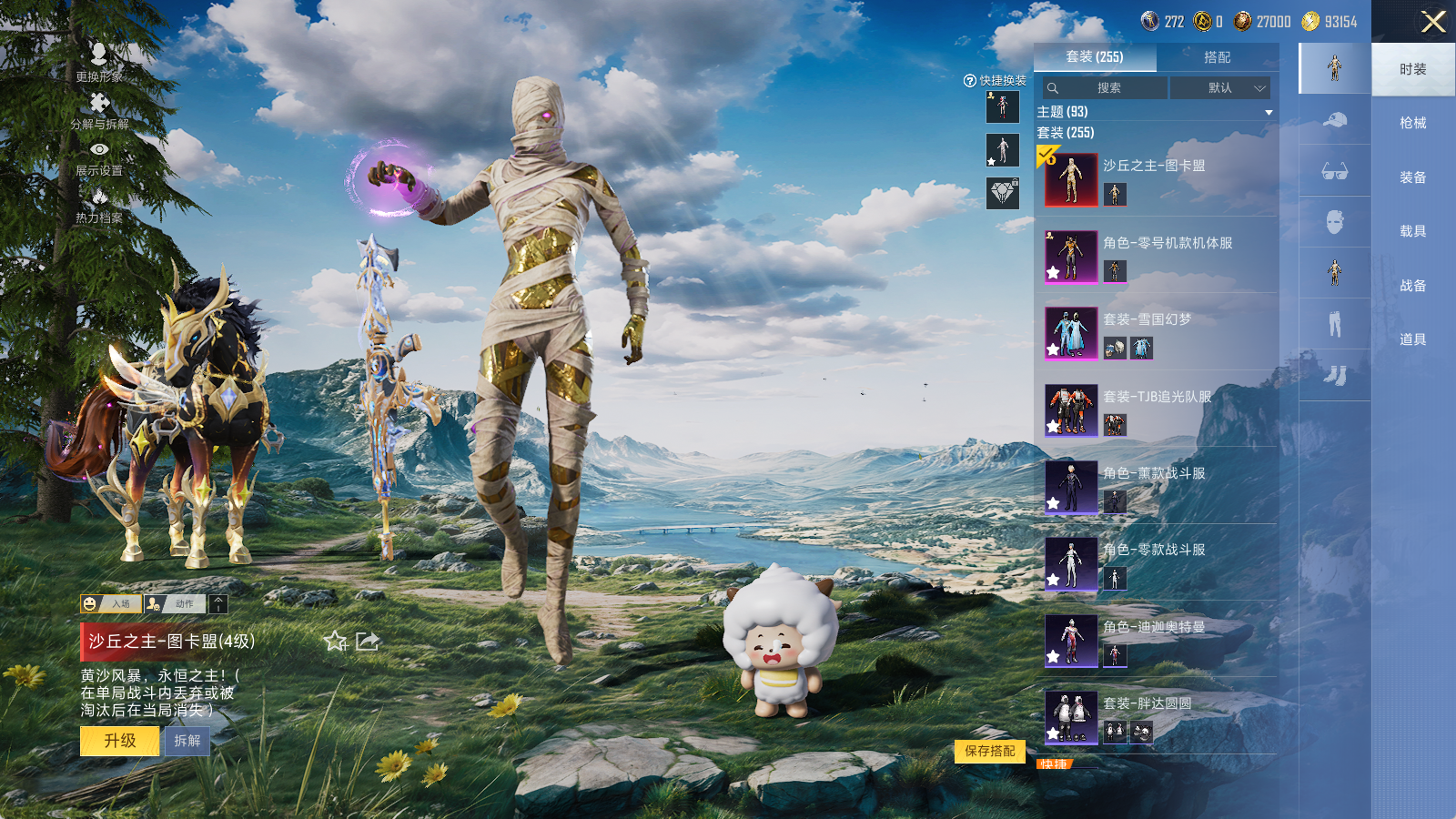This screenshot has height=819, width=1456.
Task: Dismantle the outfit with 拆解
Action: pos(187,741)
